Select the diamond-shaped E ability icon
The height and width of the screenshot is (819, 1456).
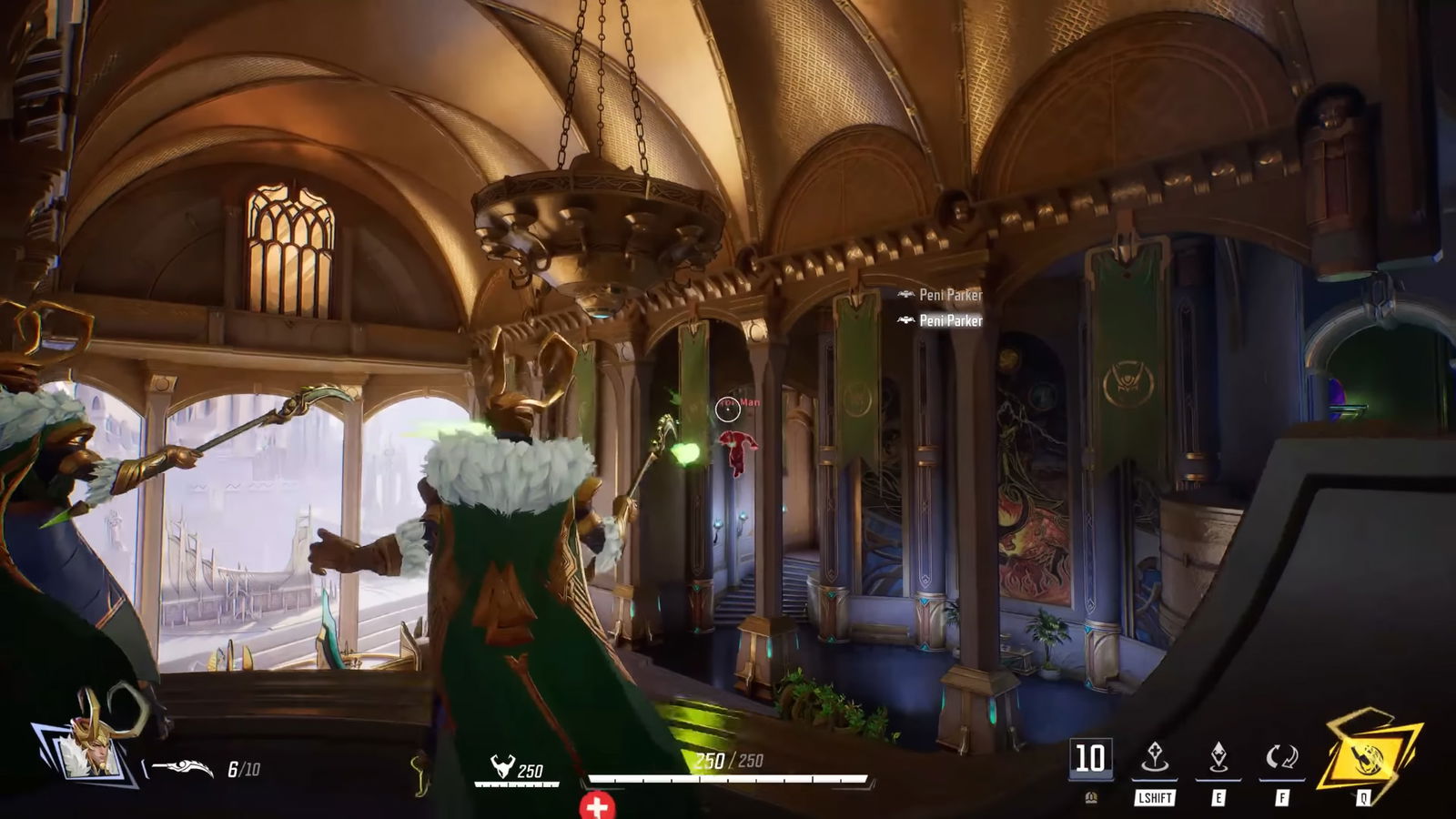(x=1218, y=755)
